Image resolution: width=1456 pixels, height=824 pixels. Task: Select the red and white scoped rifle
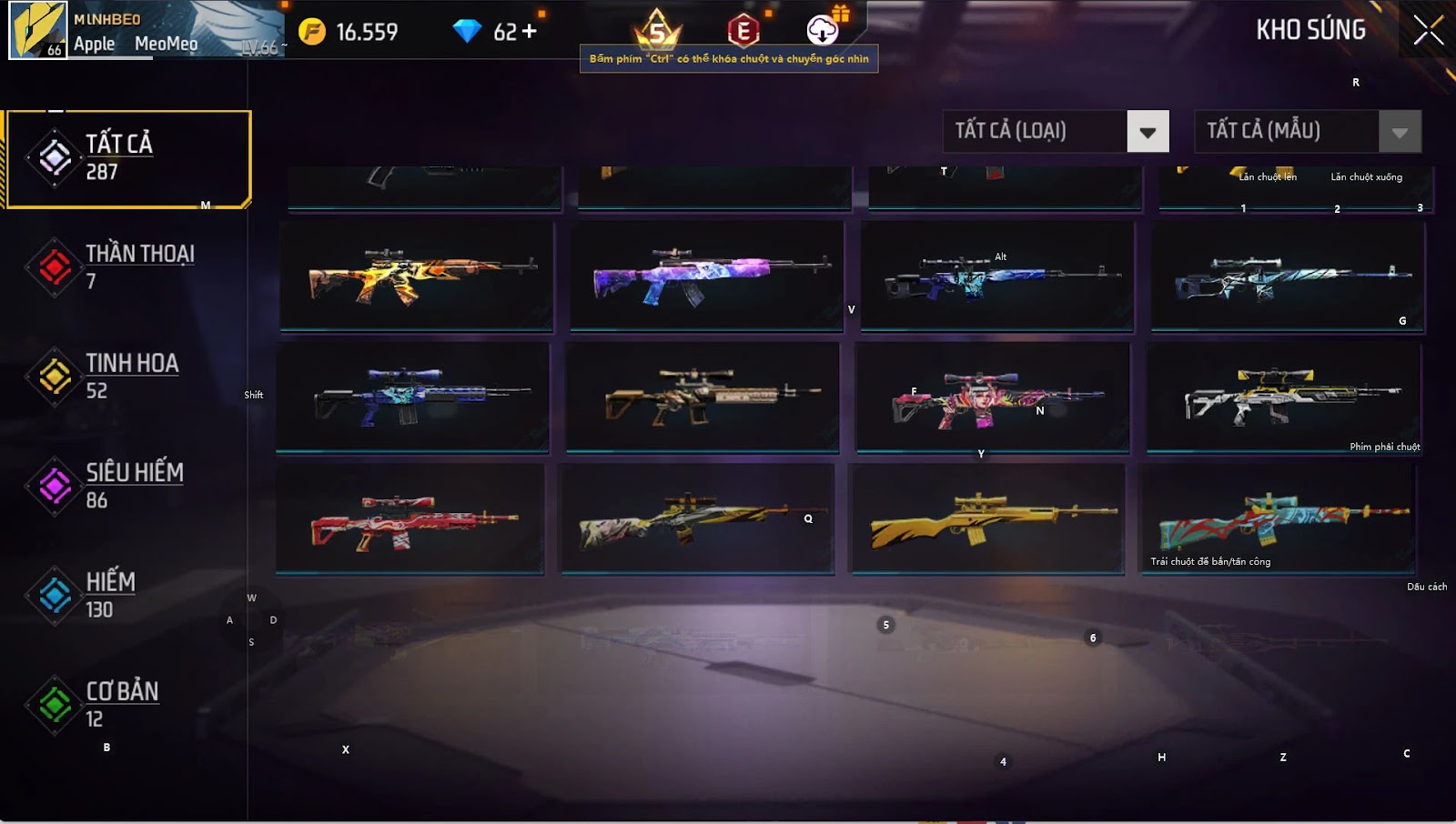point(410,518)
